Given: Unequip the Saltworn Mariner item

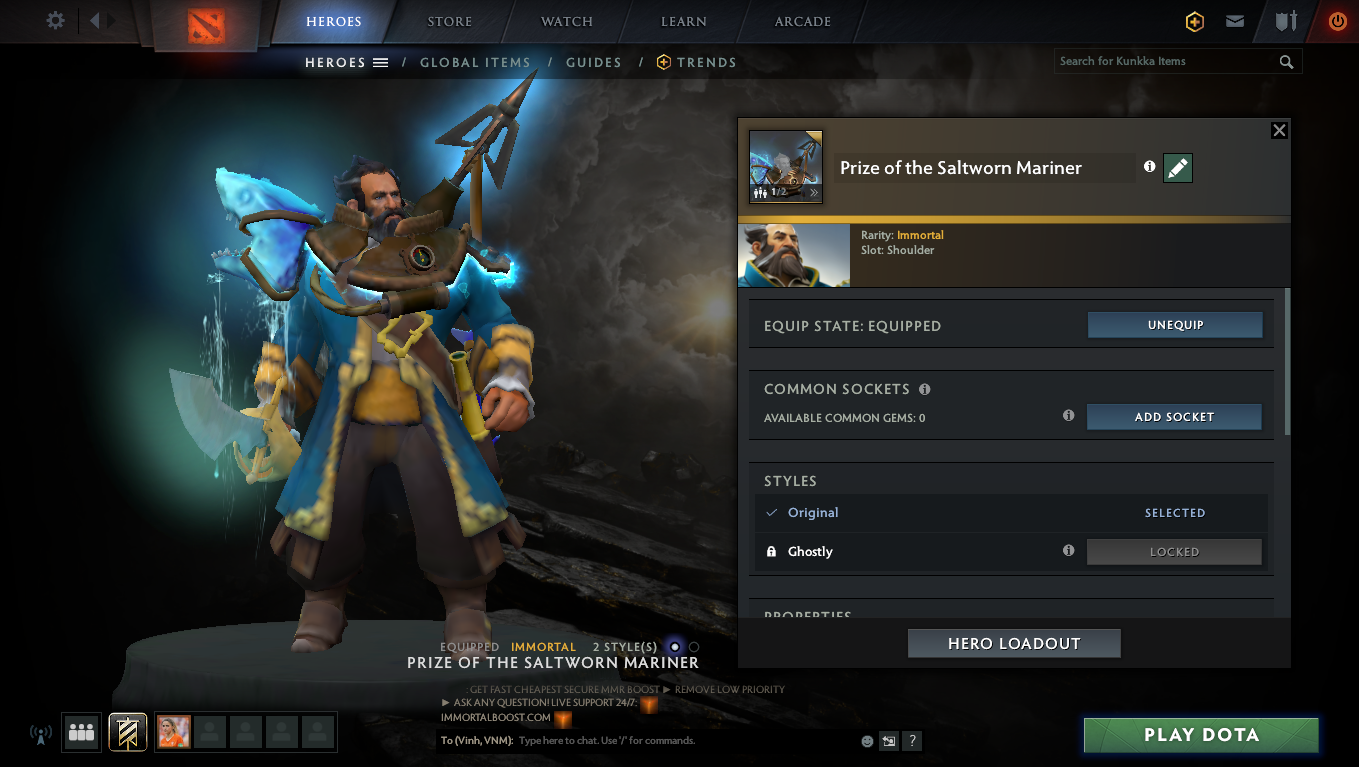Looking at the screenshot, I should tap(1175, 324).
